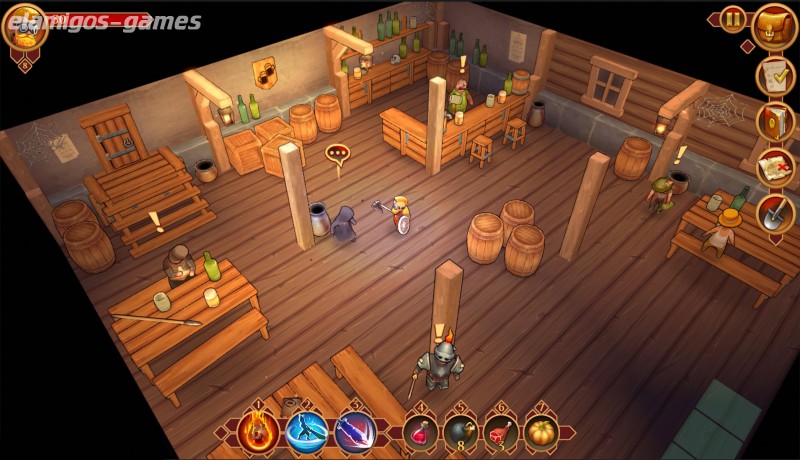Screen dimensions: 800x460
Task: Open the book journal icon
Action: pyautogui.click(x=773, y=121)
